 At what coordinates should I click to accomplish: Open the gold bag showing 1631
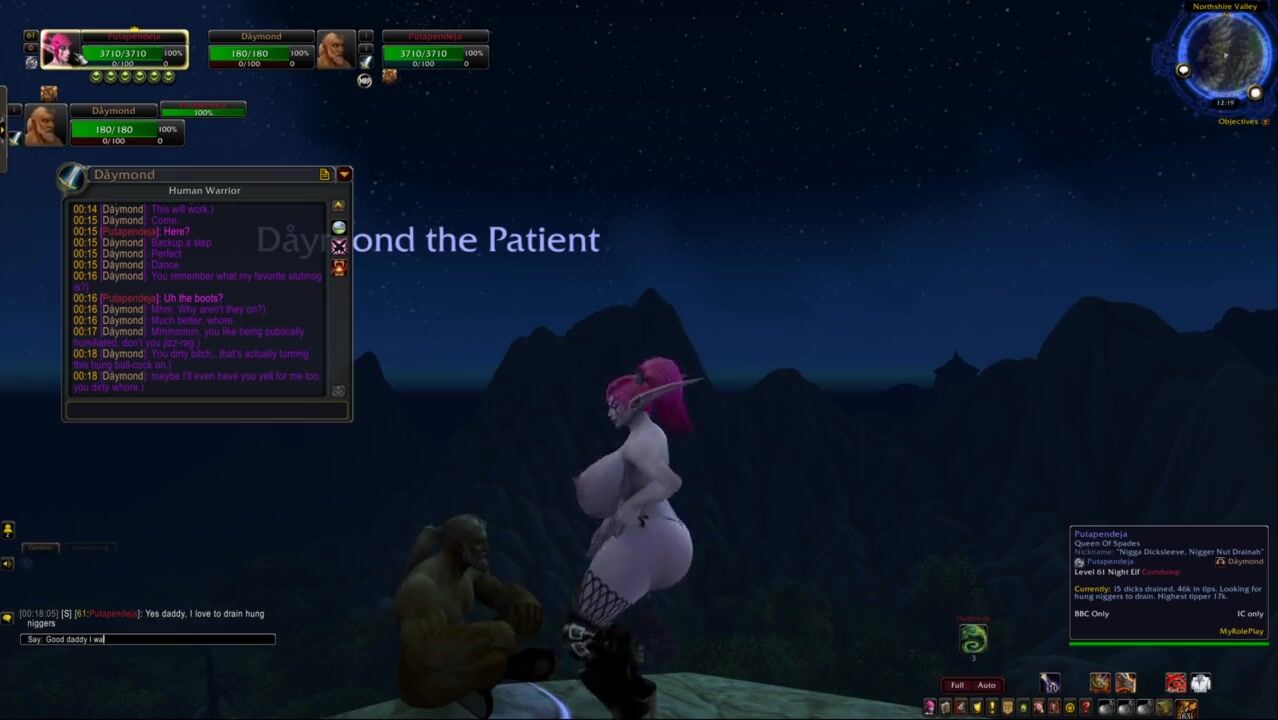coord(1187,708)
